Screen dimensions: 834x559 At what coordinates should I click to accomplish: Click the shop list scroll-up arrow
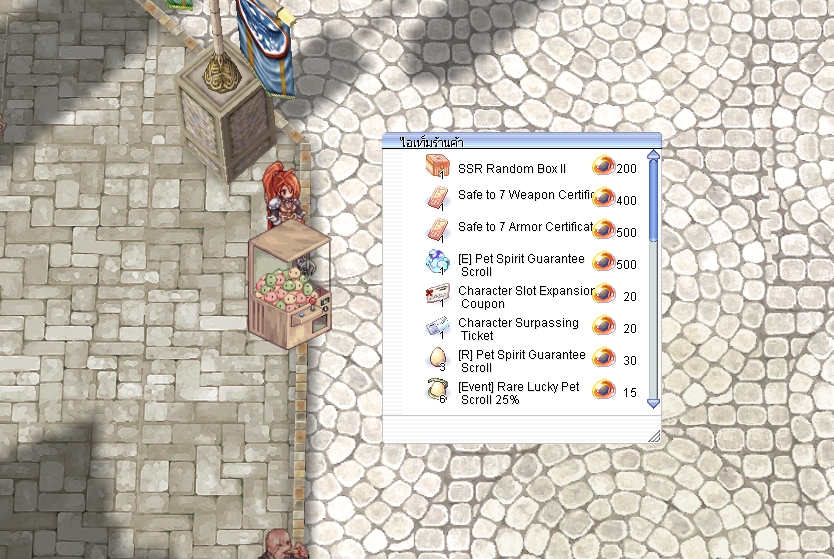[x=654, y=155]
